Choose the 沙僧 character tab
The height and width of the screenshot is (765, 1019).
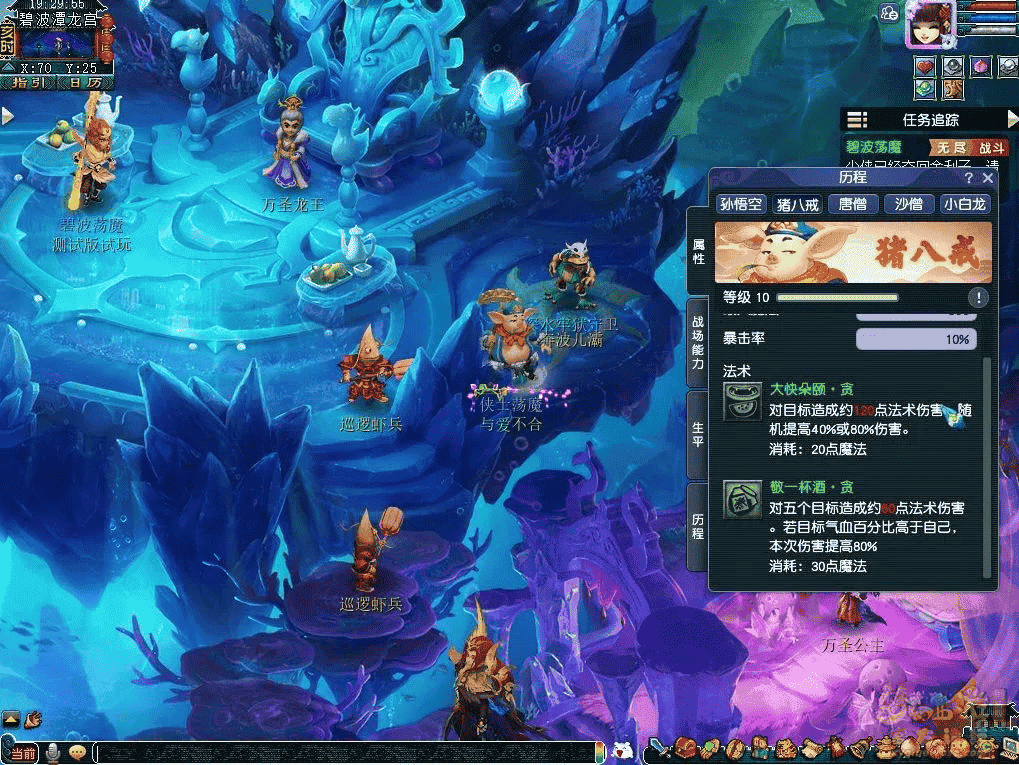click(x=908, y=204)
